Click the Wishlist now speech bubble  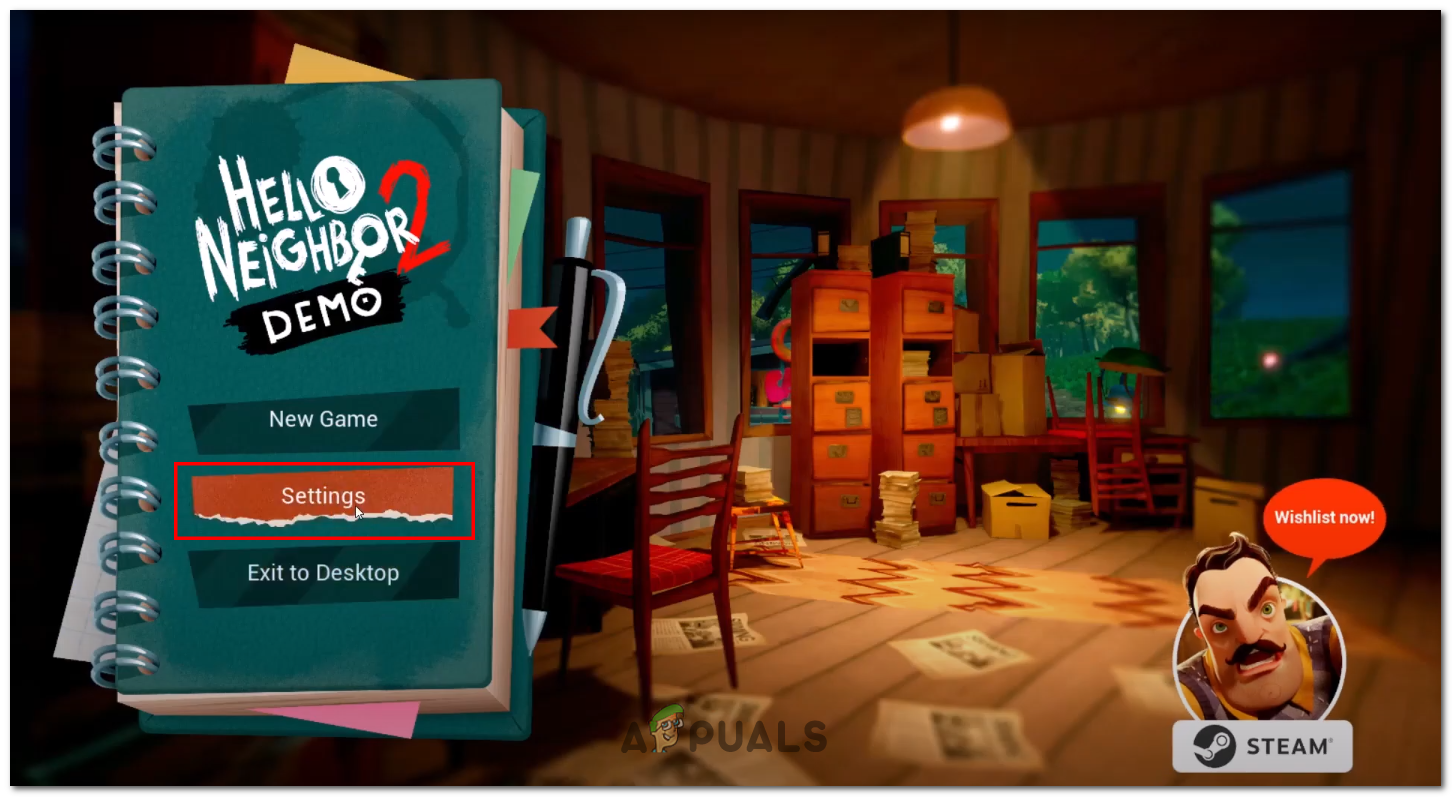[x=1322, y=517]
